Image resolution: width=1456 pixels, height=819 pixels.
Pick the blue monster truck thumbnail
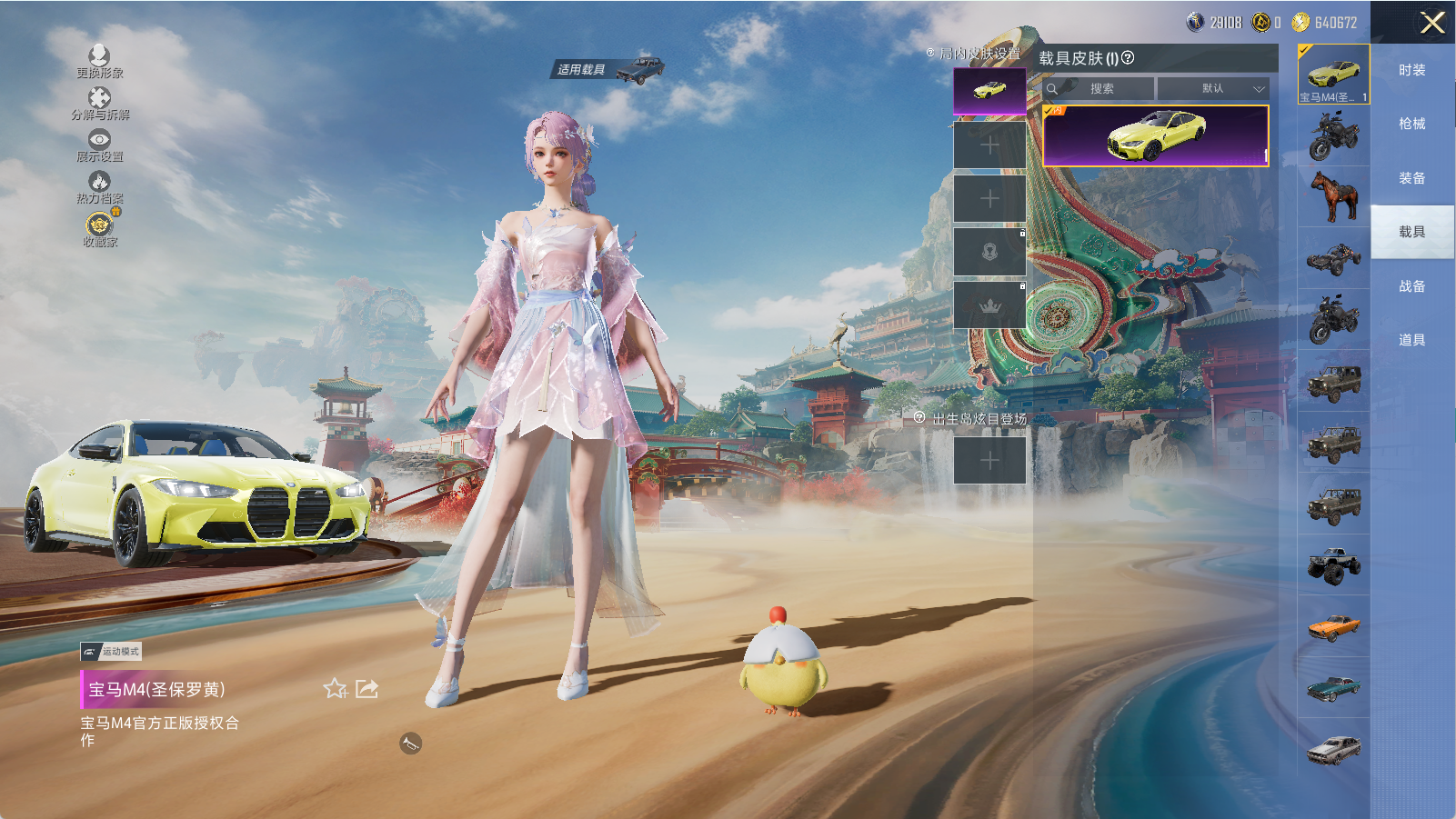(x=1333, y=564)
